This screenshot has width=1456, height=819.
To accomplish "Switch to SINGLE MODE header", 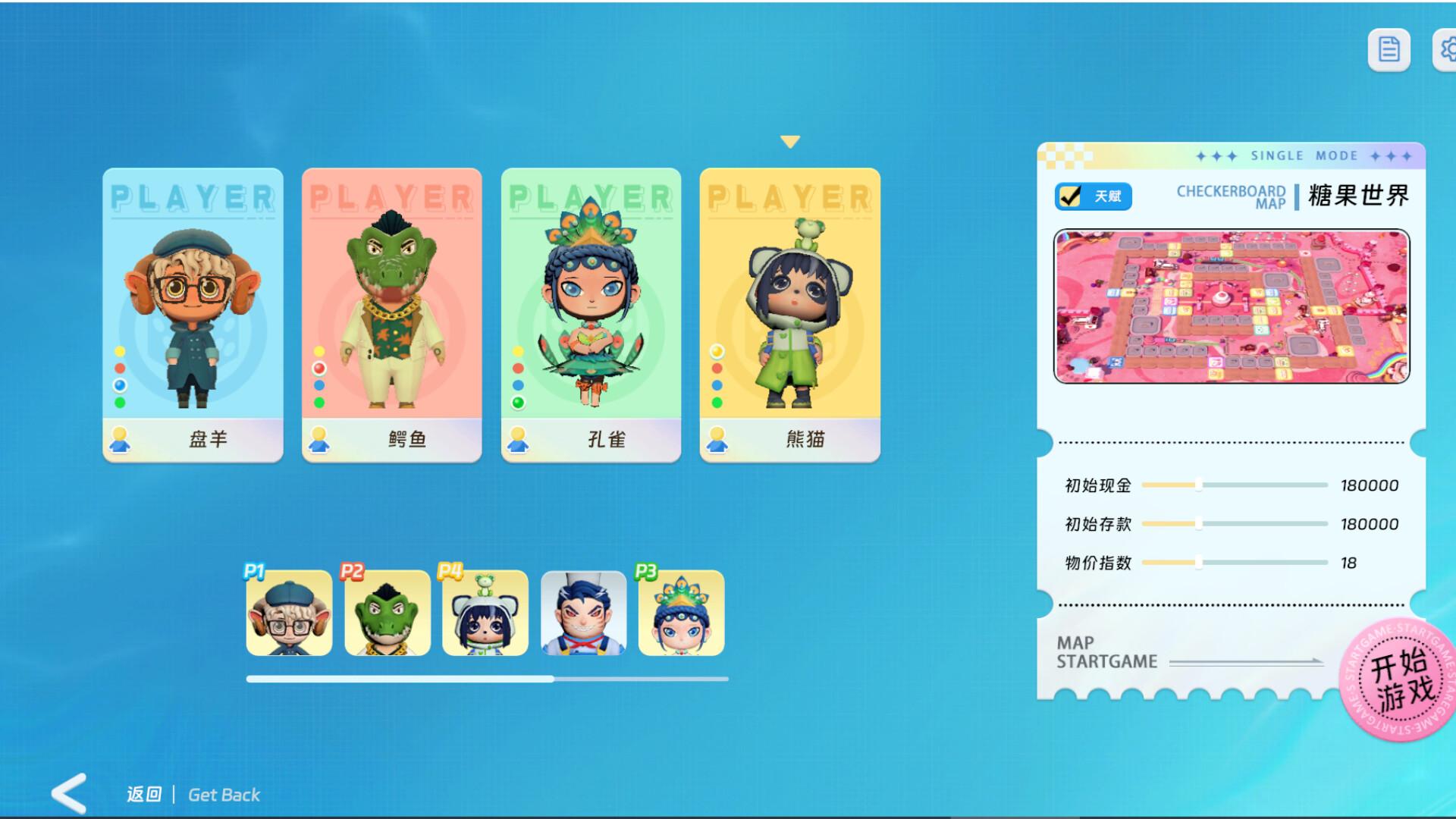I will (1302, 155).
